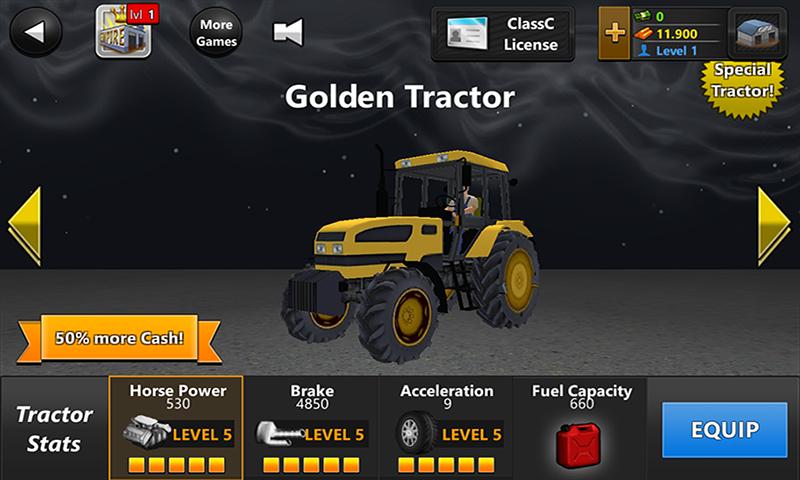Claim the 50% more Cash offer
Image resolution: width=800 pixels, height=480 pixels.
coord(119,337)
